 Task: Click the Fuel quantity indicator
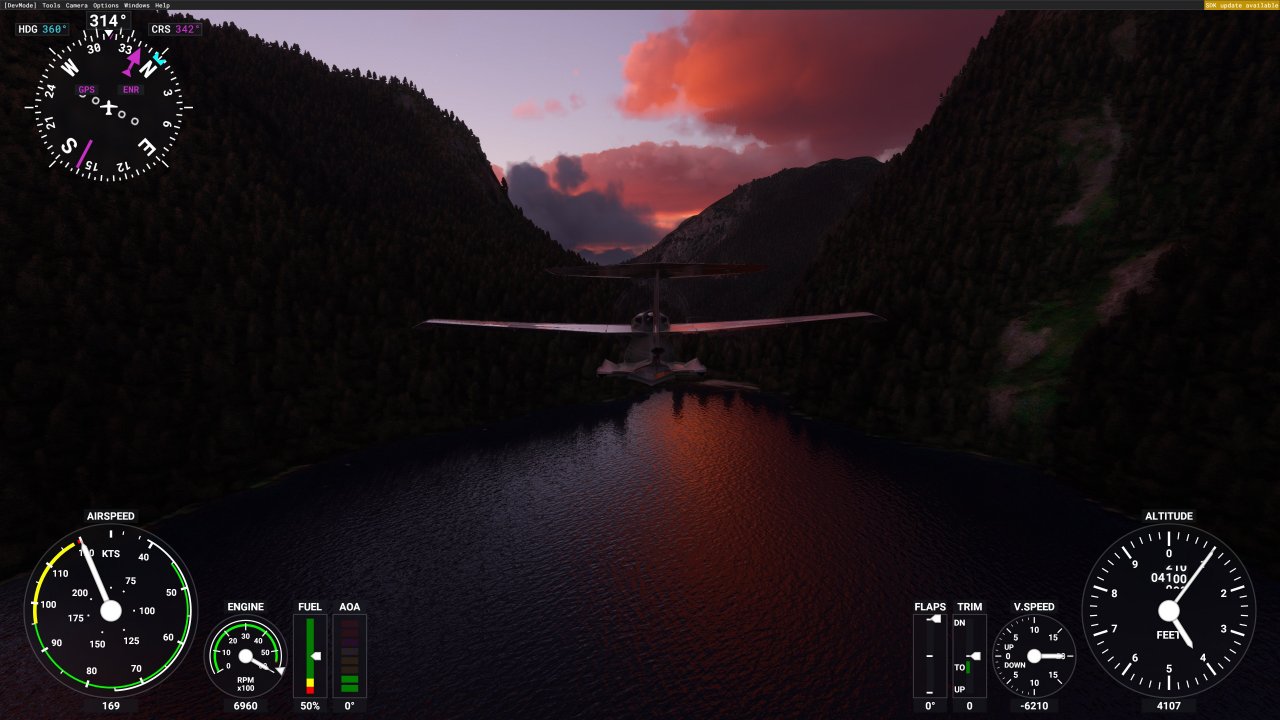[310, 657]
